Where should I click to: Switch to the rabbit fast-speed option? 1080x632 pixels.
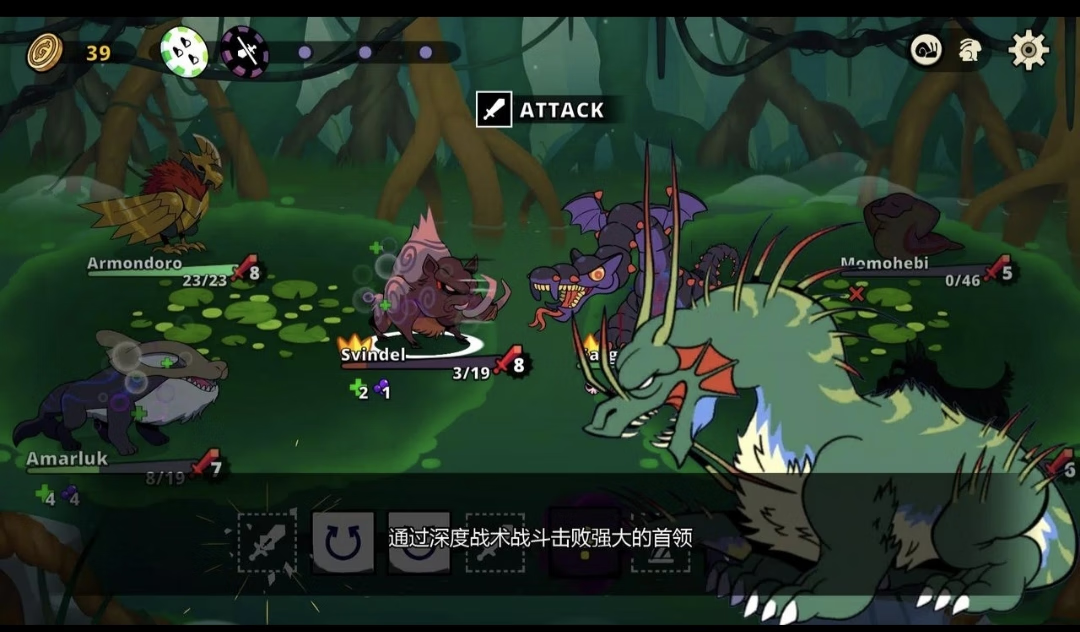[969, 50]
